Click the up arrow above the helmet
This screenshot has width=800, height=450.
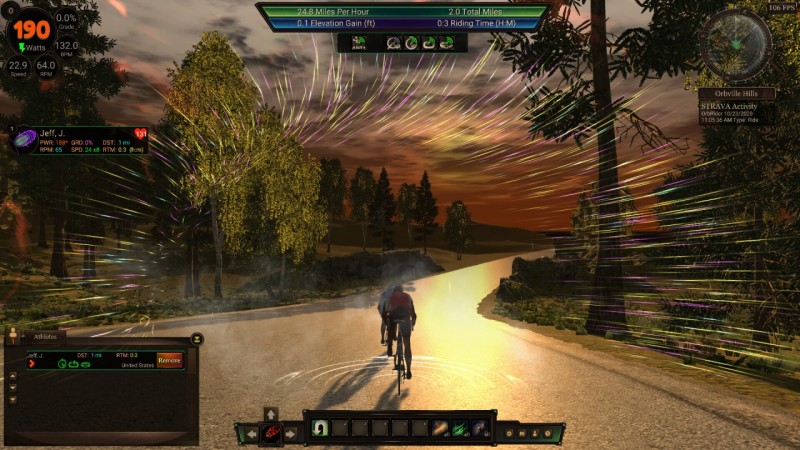tap(270, 413)
